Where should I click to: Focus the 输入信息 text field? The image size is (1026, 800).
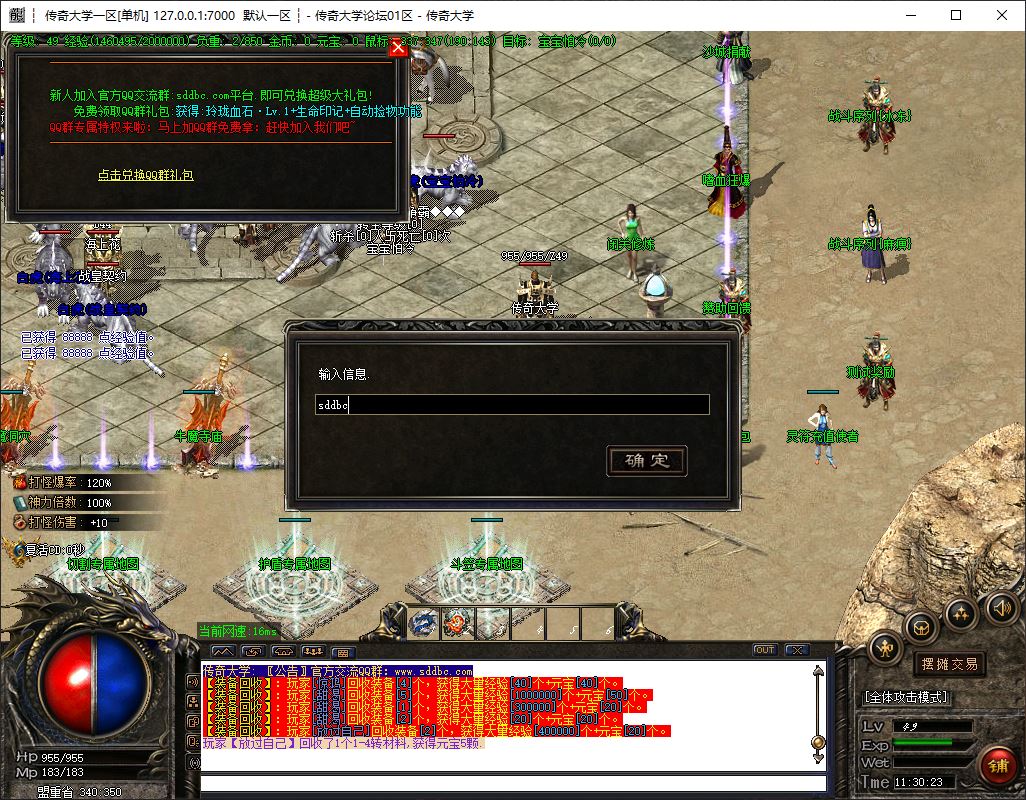513,405
